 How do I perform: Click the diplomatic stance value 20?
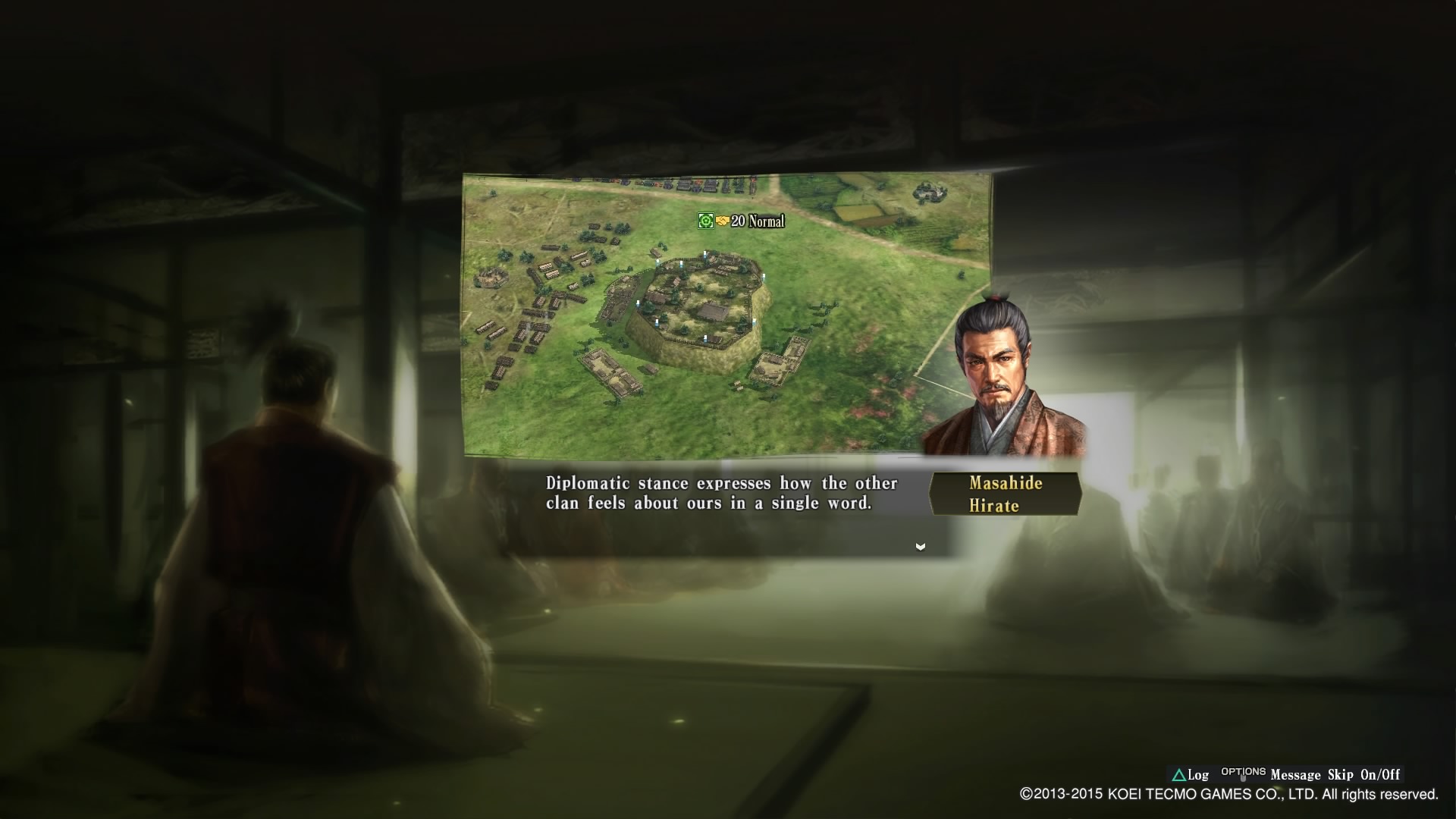737,221
